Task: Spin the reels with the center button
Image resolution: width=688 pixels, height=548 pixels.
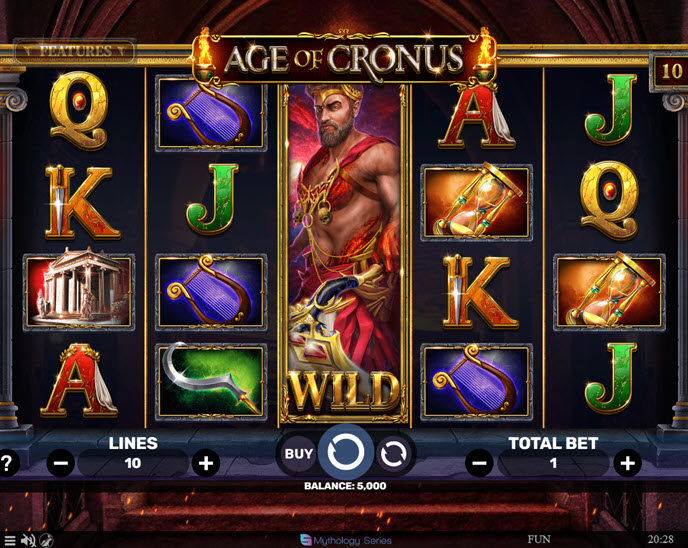Action: click(345, 453)
